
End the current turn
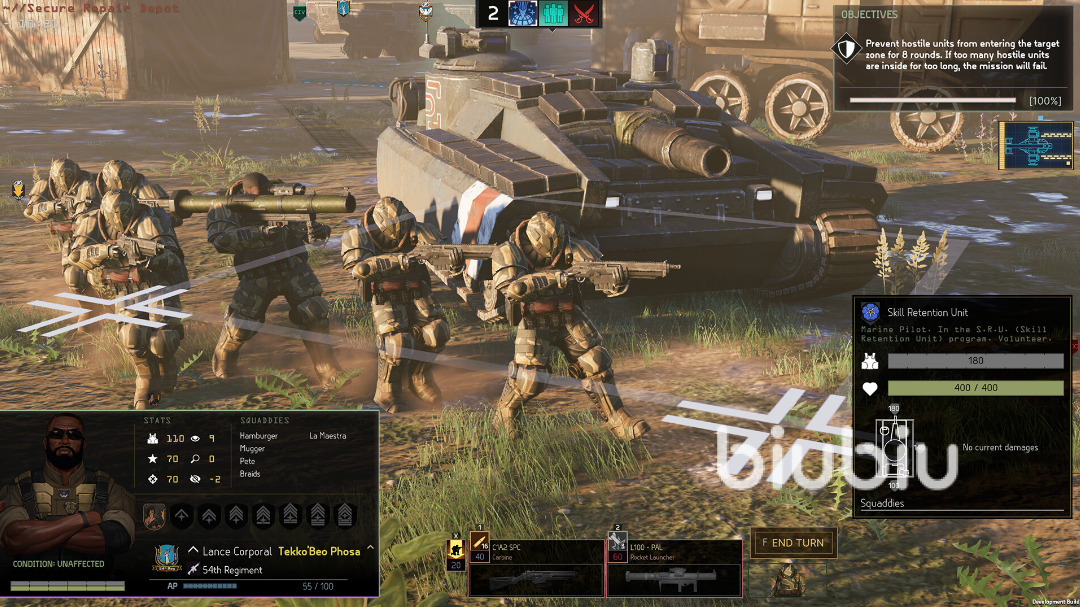coord(794,543)
